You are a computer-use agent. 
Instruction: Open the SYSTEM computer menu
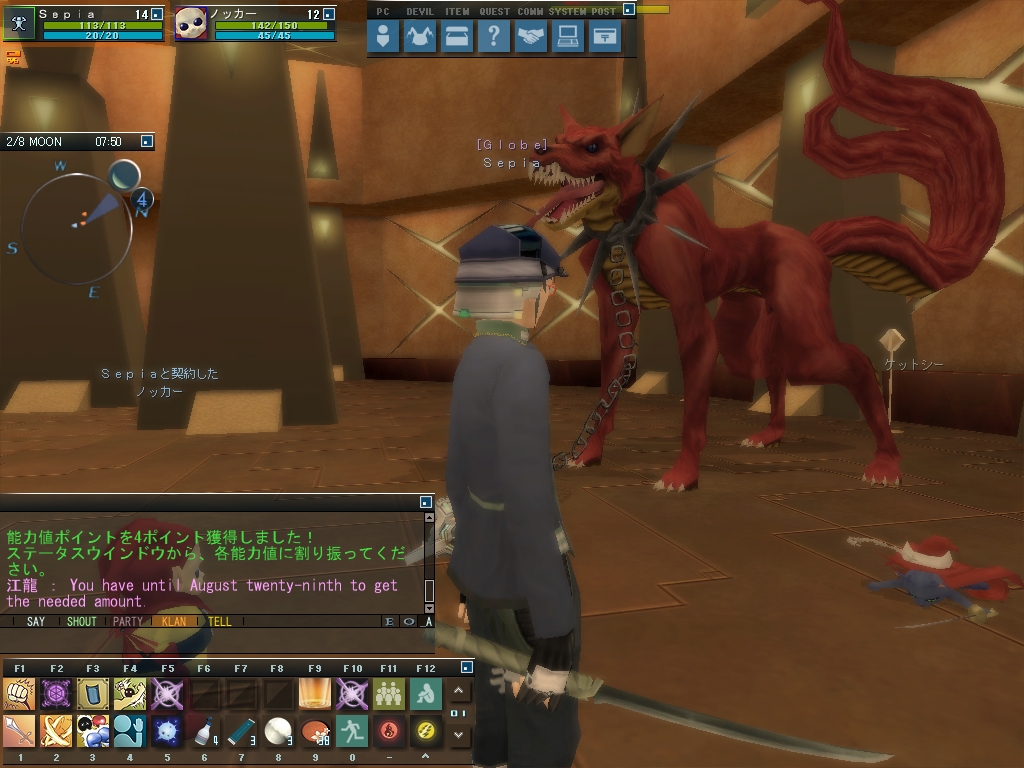click(568, 37)
